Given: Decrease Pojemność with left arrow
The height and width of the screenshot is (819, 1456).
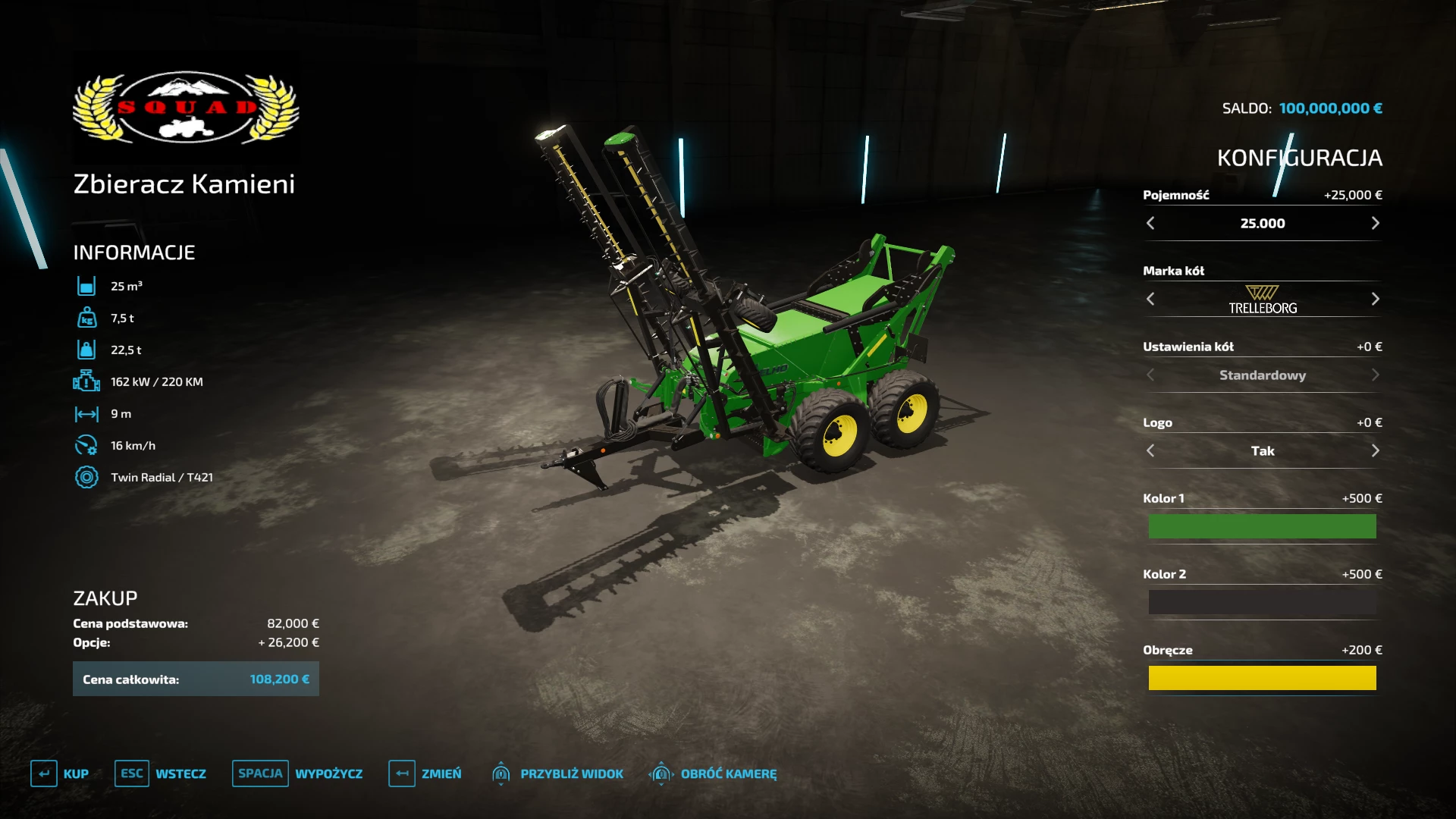Looking at the screenshot, I should point(1150,223).
